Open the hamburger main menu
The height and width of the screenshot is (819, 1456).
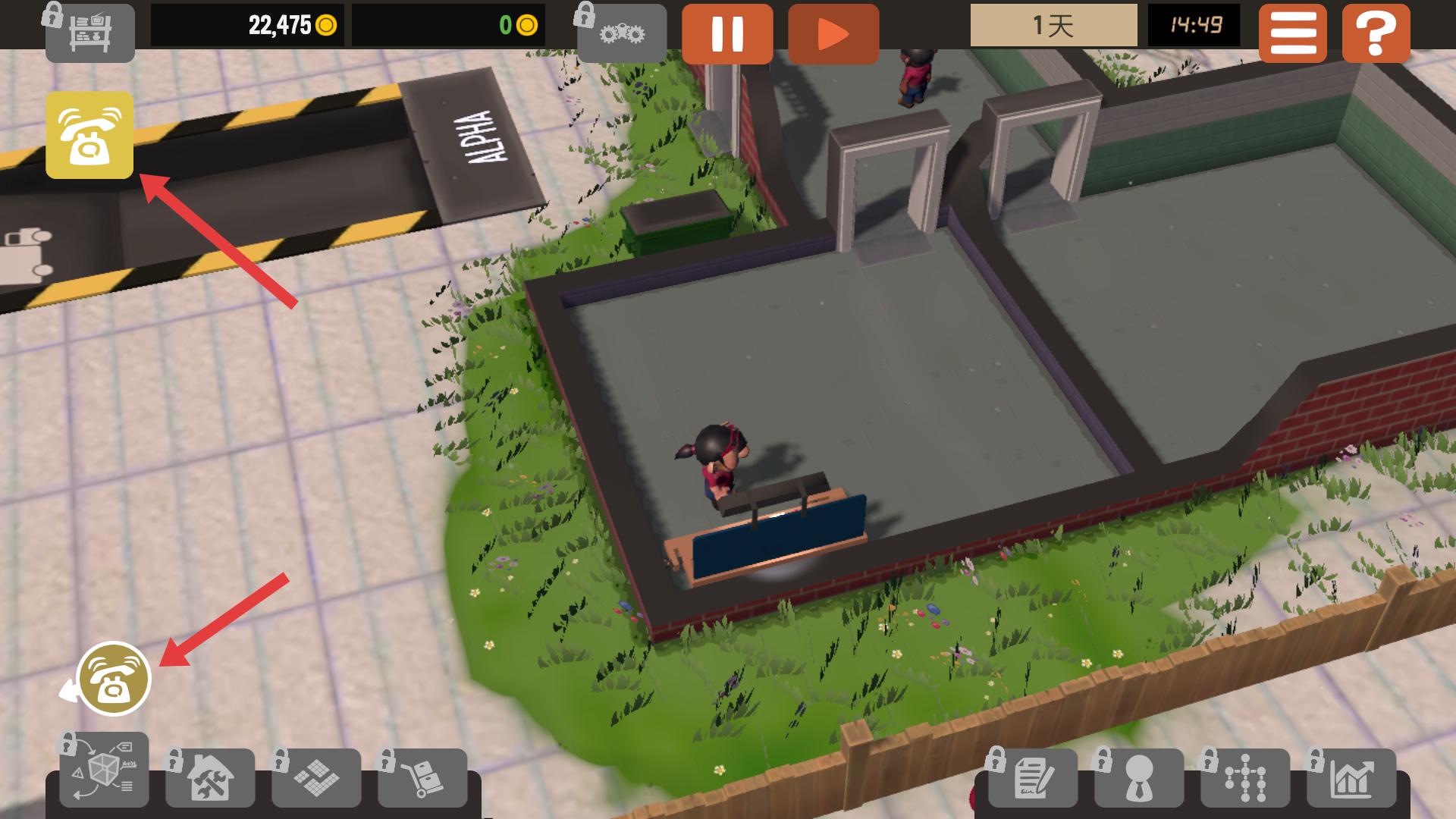[1292, 33]
